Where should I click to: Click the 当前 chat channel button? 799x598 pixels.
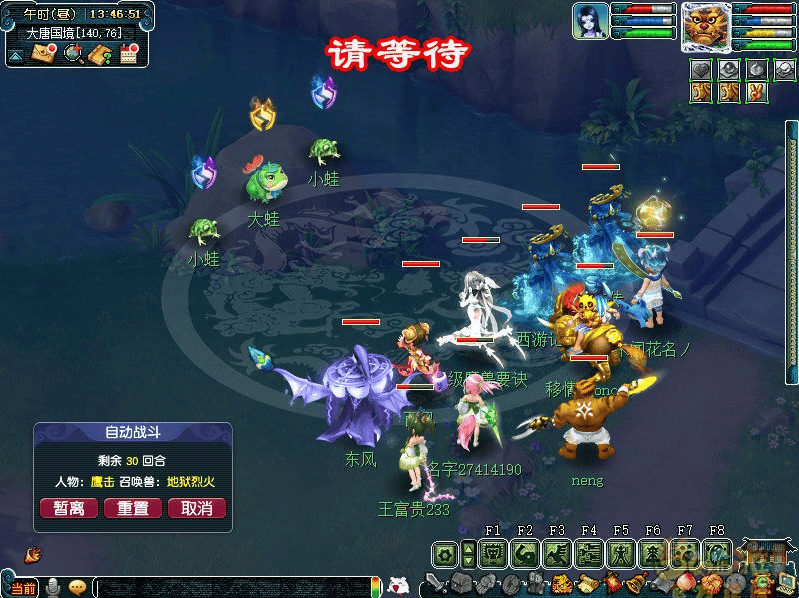[23, 588]
